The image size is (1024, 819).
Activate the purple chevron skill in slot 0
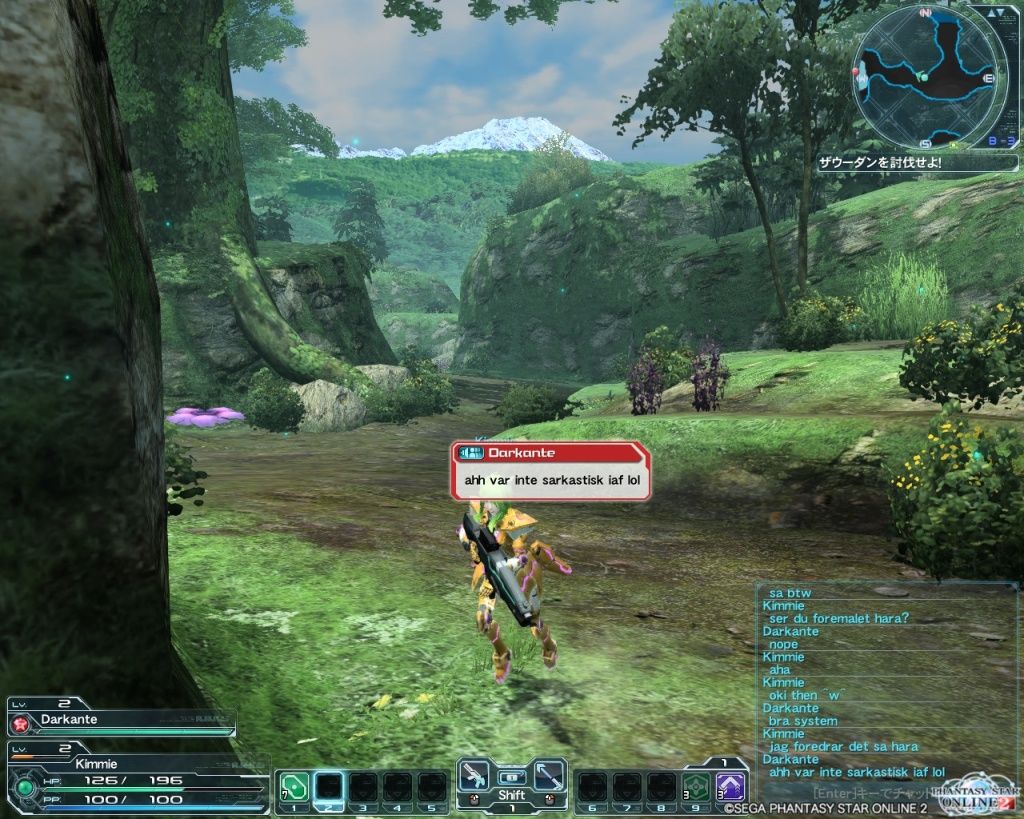pos(729,784)
